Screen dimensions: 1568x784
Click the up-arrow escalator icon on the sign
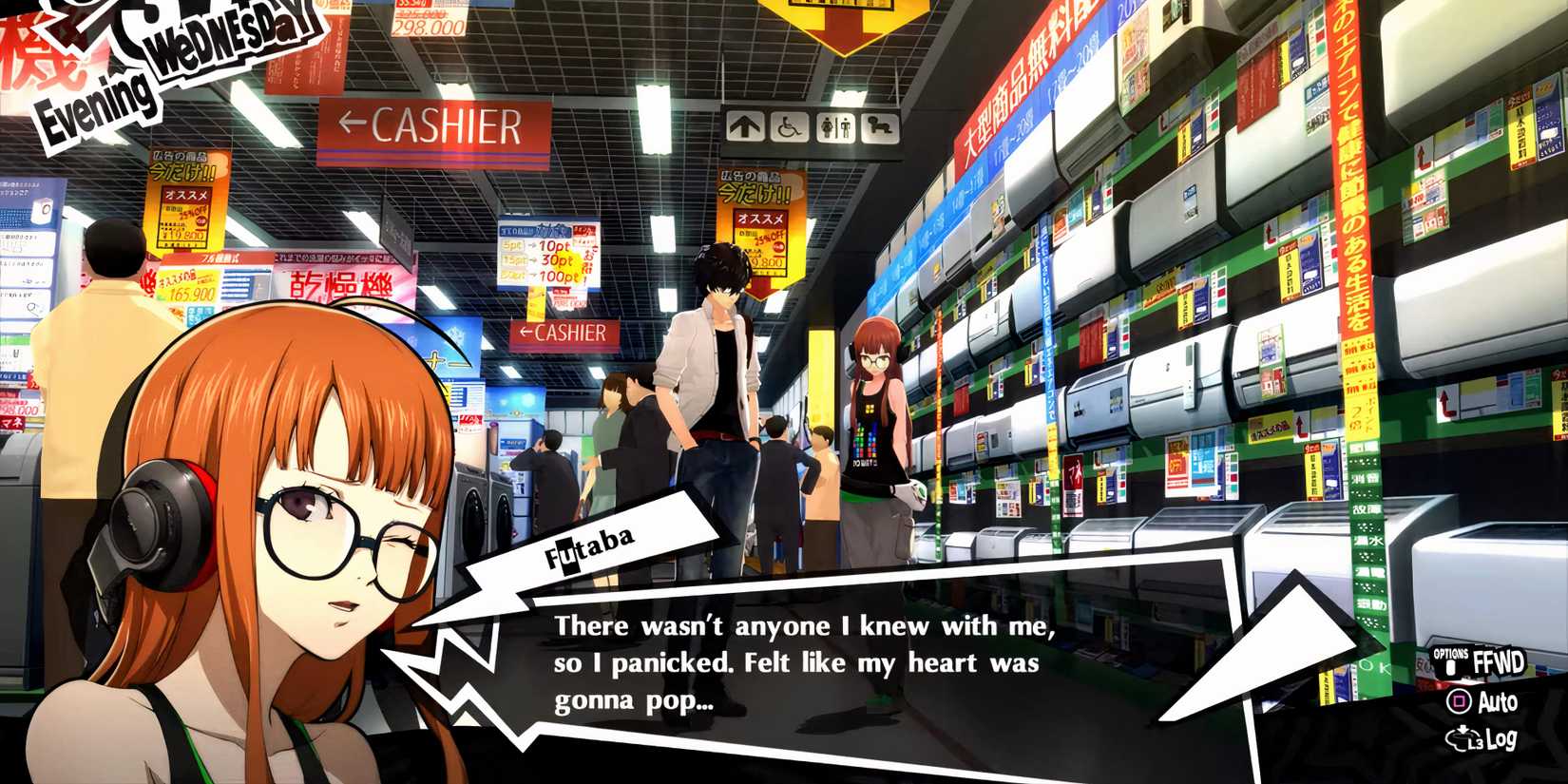coord(744,126)
